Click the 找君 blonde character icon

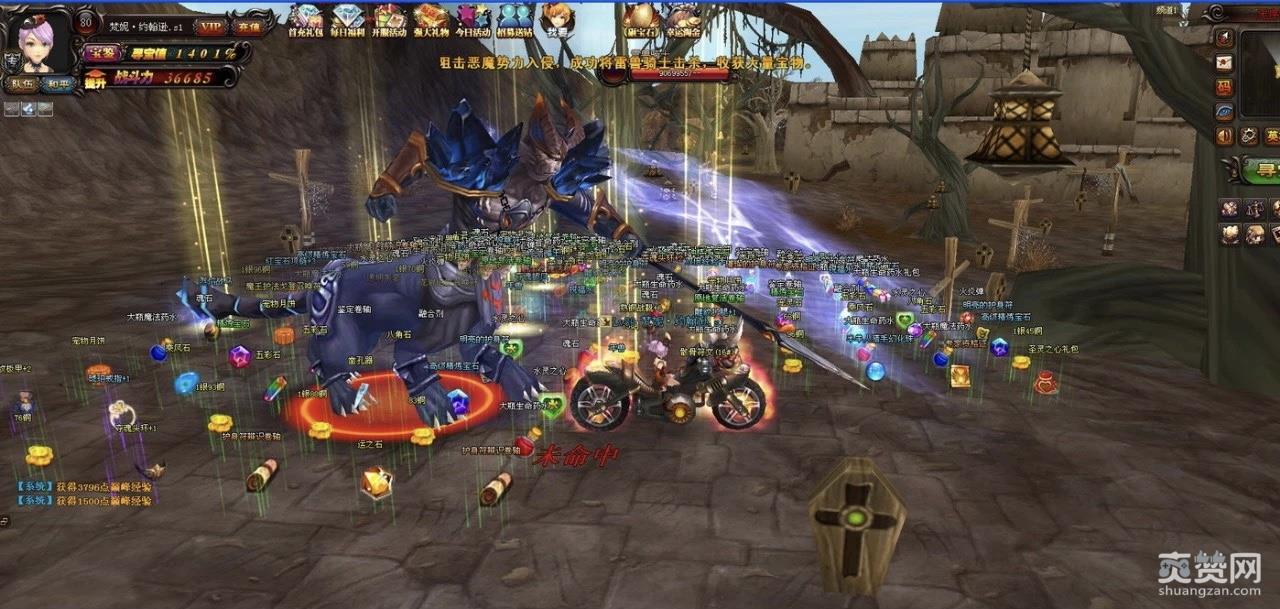pos(556,20)
